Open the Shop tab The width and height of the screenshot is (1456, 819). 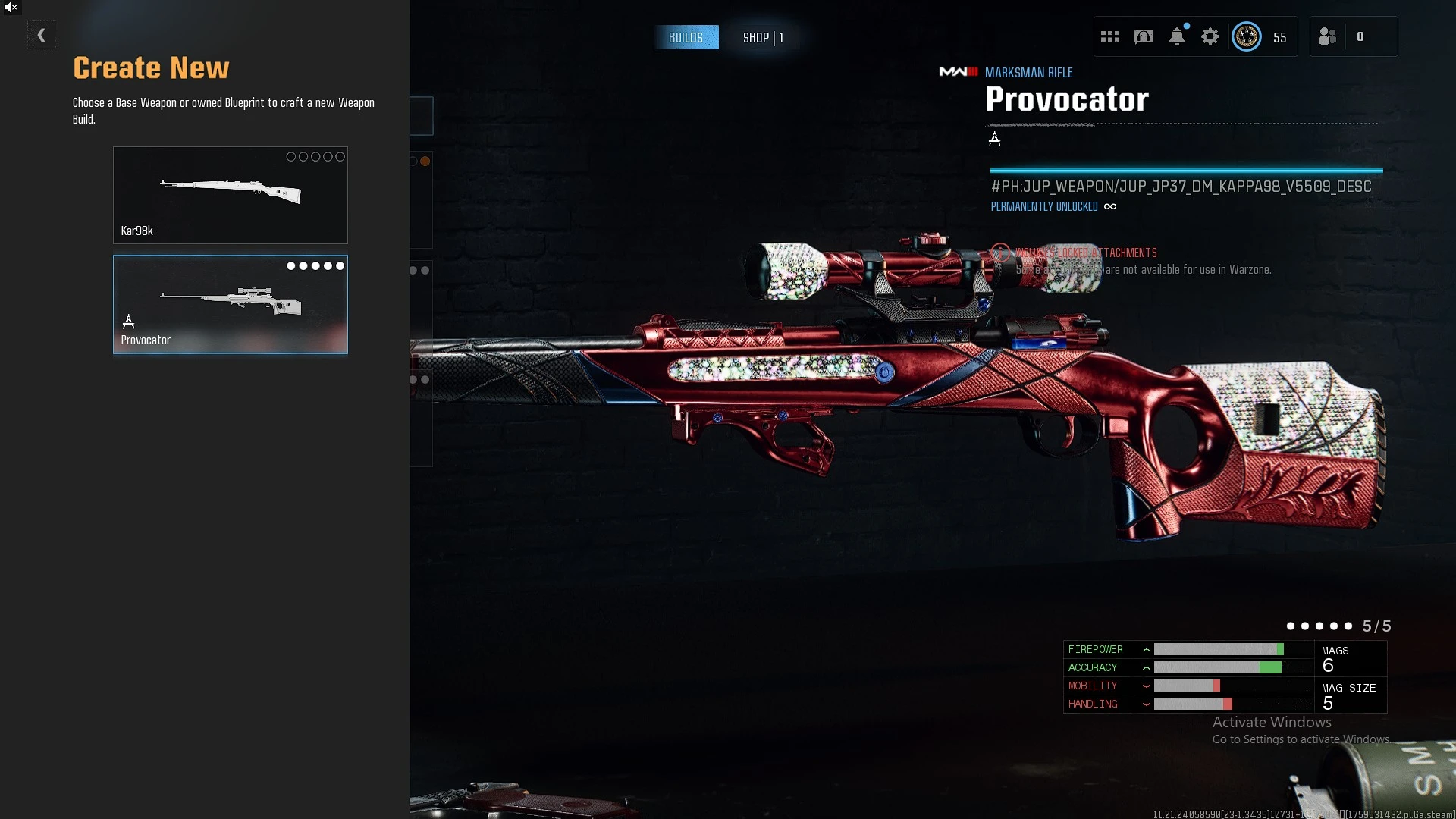[x=763, y=37]
